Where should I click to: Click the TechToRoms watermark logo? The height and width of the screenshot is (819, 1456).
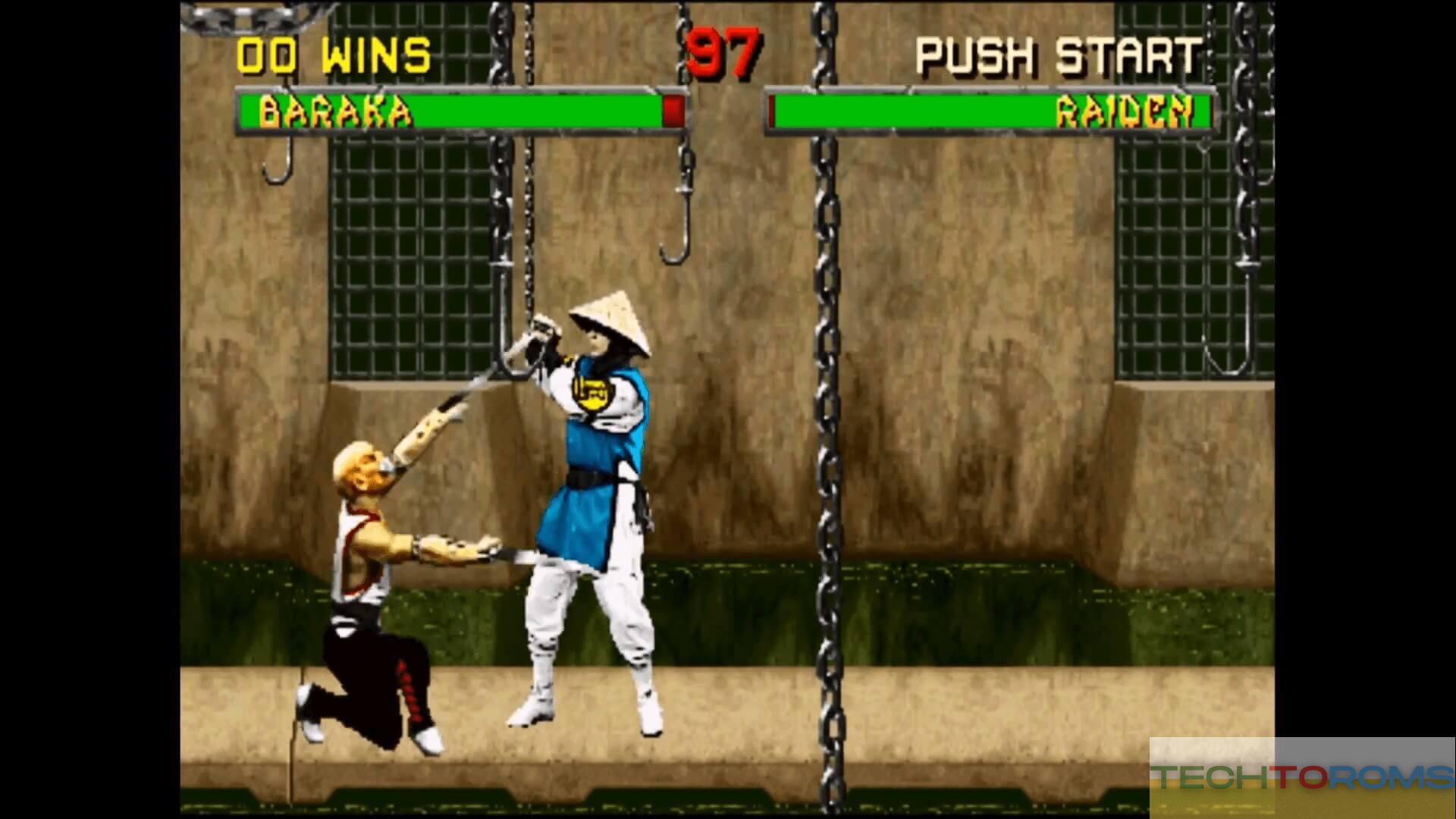click(x=1301, y=777)
